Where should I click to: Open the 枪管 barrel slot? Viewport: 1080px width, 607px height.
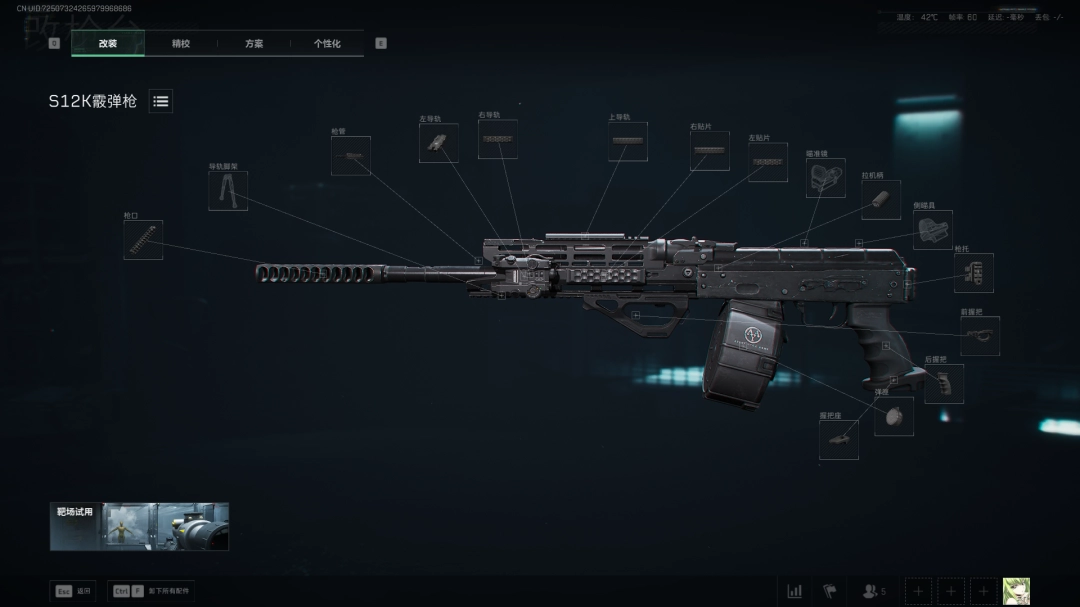(351, 156)
